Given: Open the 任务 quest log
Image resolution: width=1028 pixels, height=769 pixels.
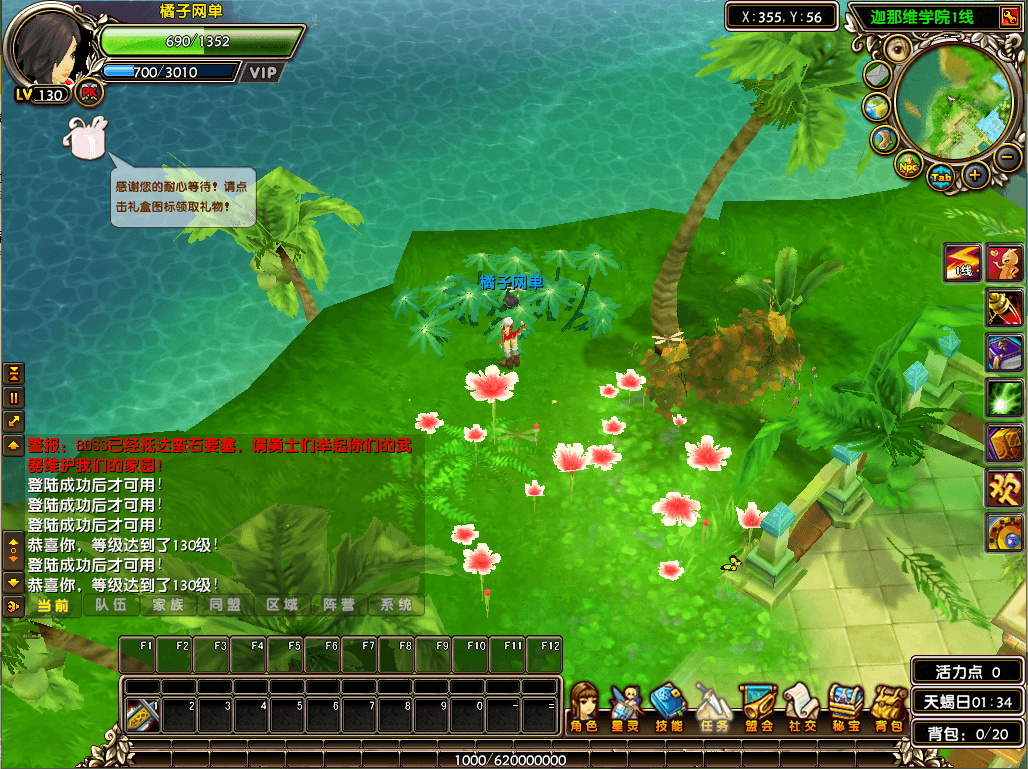Looking at the screenshot, I should [712, 707].
